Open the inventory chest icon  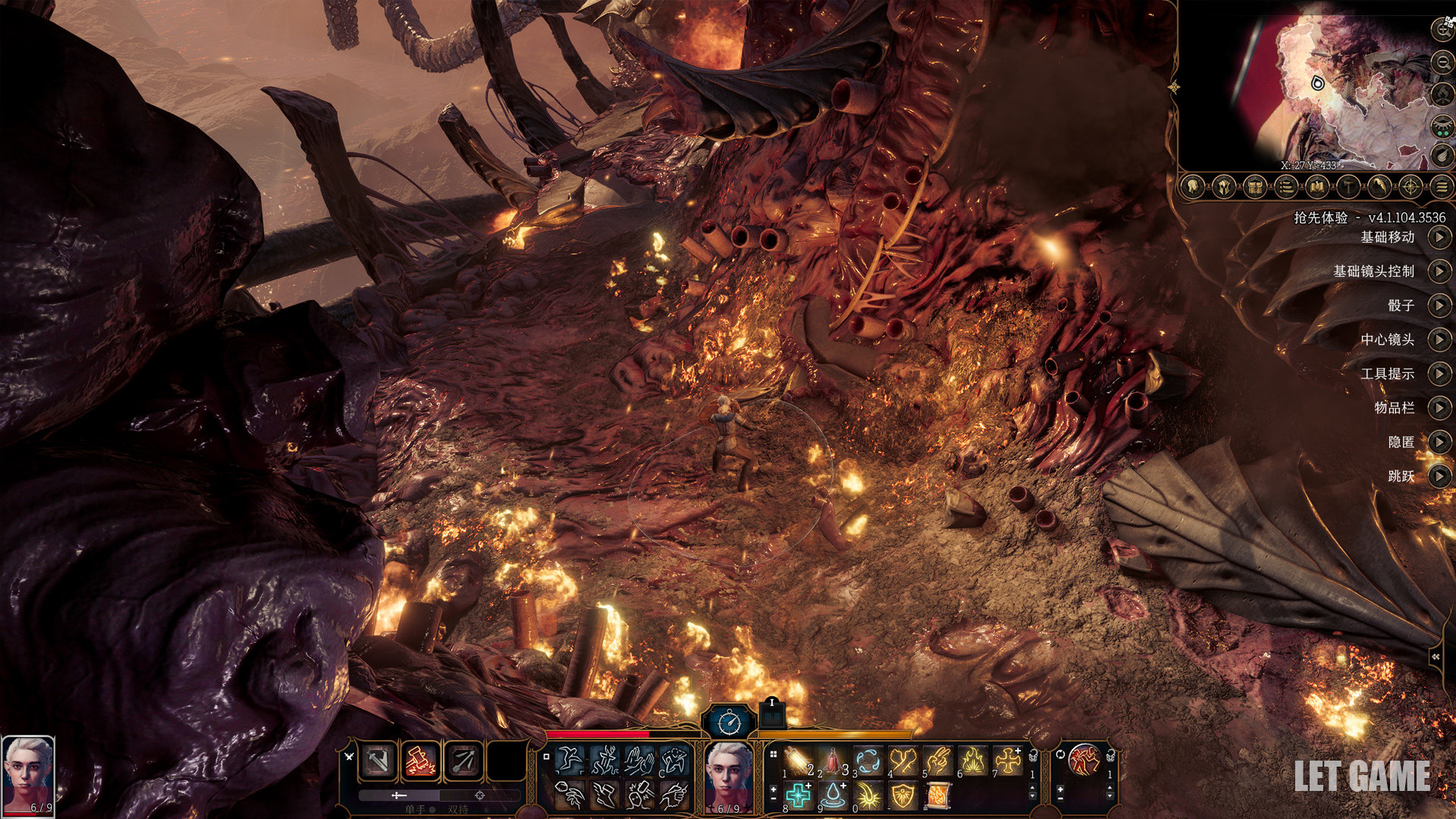[1254, 187]
